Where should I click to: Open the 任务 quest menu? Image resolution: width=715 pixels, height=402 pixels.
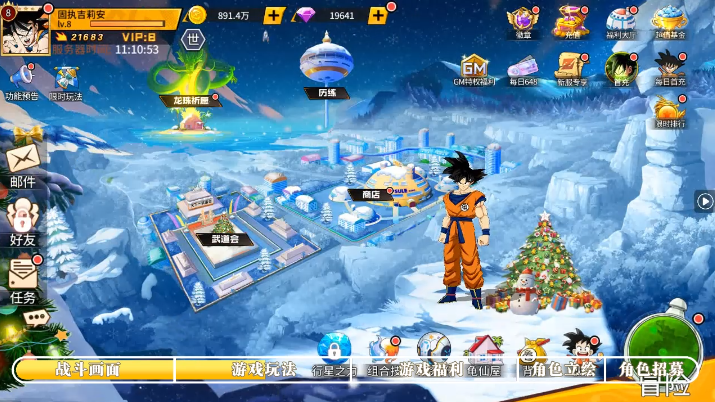[x=23, y=279]
